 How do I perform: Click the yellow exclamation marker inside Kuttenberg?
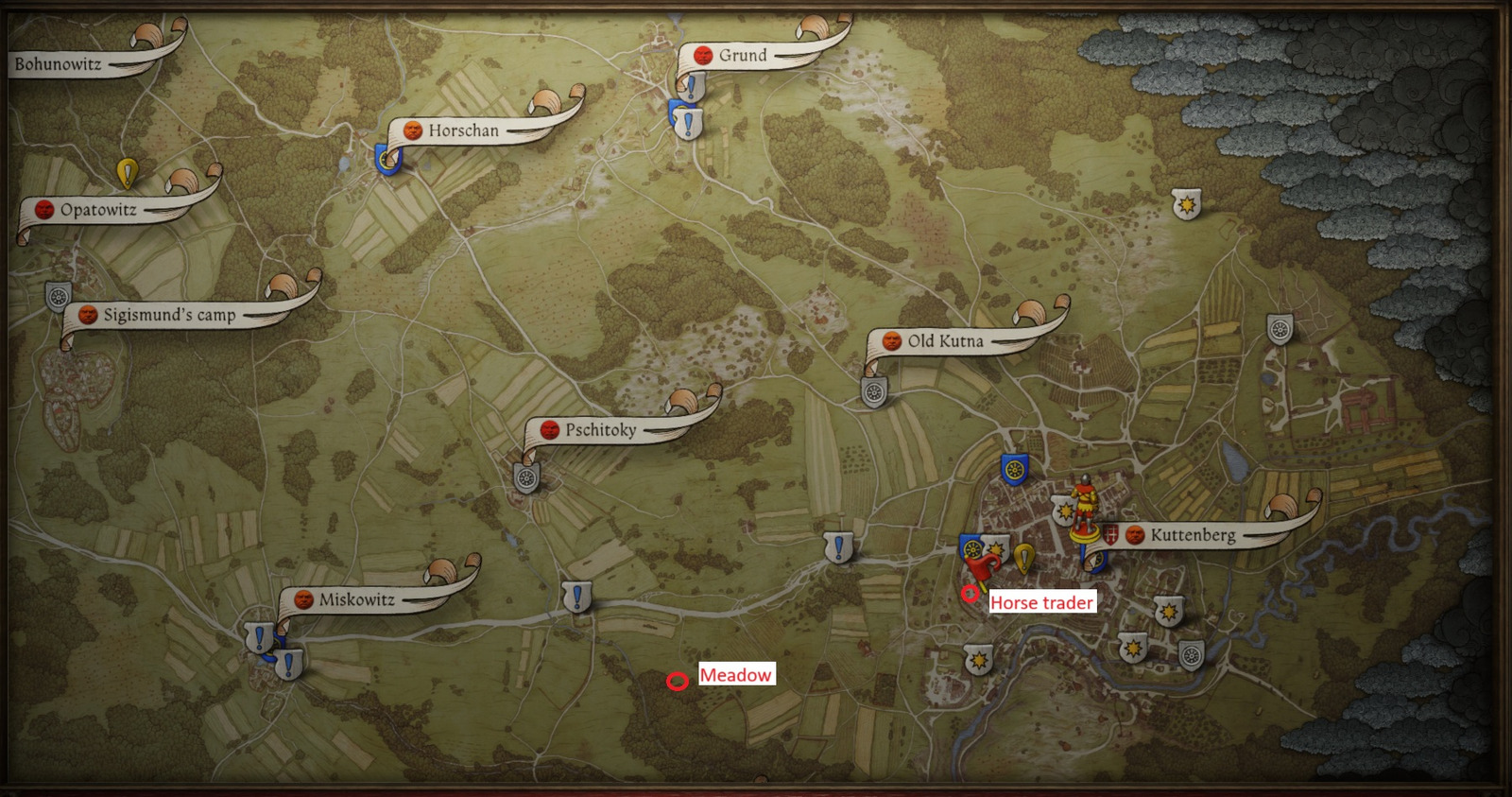[1024, 557]
